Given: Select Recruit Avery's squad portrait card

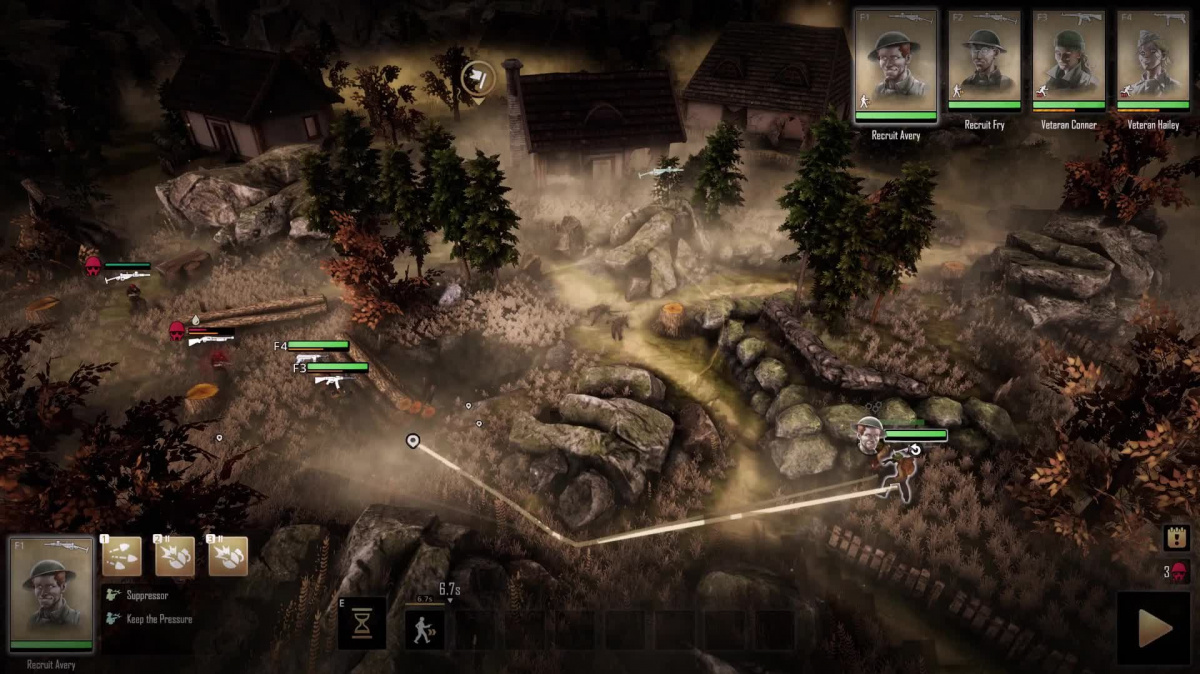Looking at the screenshot, I should [x=896, y=64].
